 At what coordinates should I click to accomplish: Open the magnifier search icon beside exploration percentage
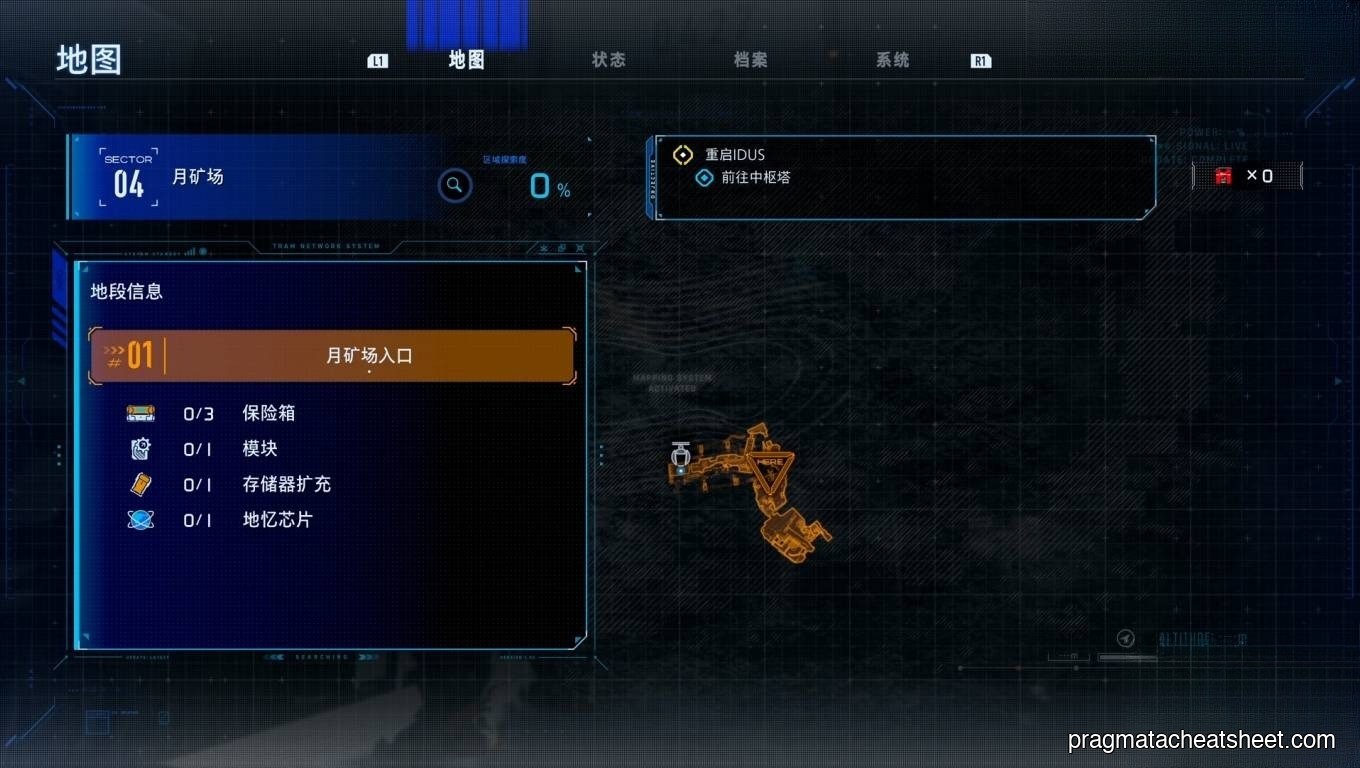click(x=455, y=185)
